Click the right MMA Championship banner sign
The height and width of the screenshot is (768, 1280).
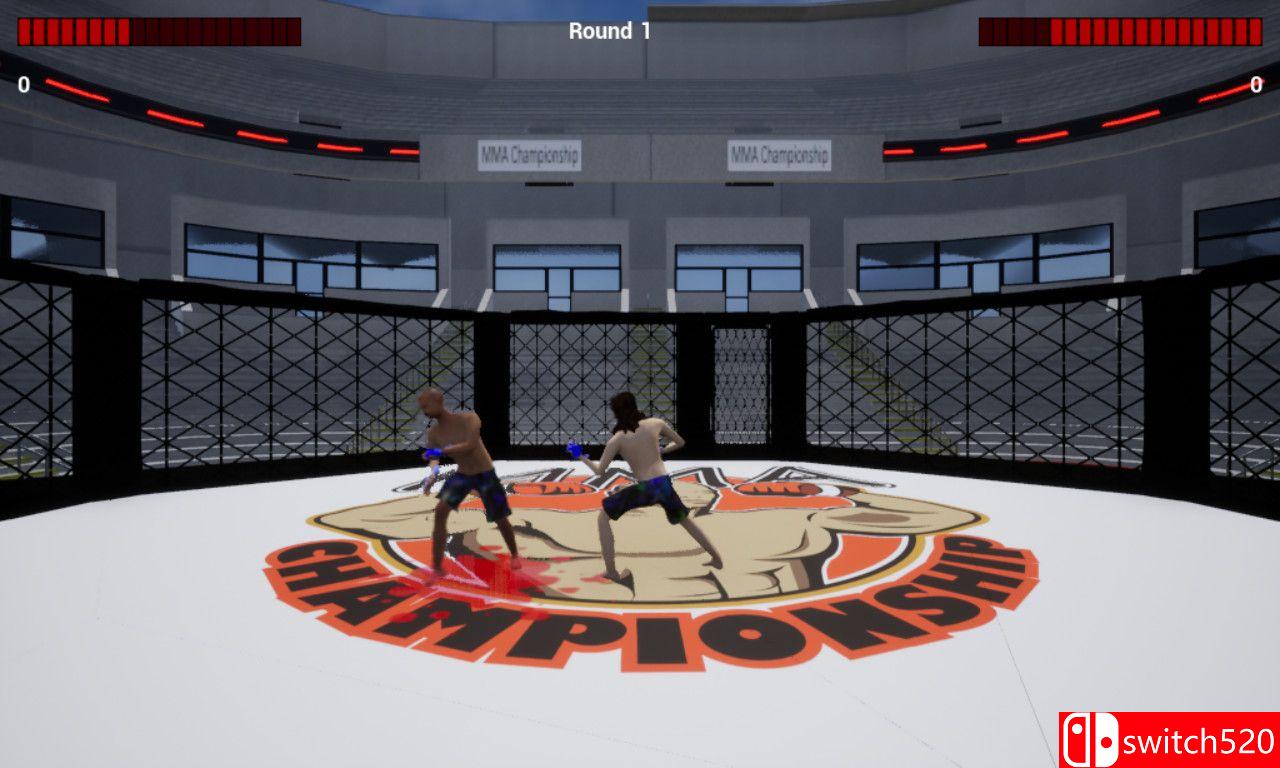[x=780, y=154]
